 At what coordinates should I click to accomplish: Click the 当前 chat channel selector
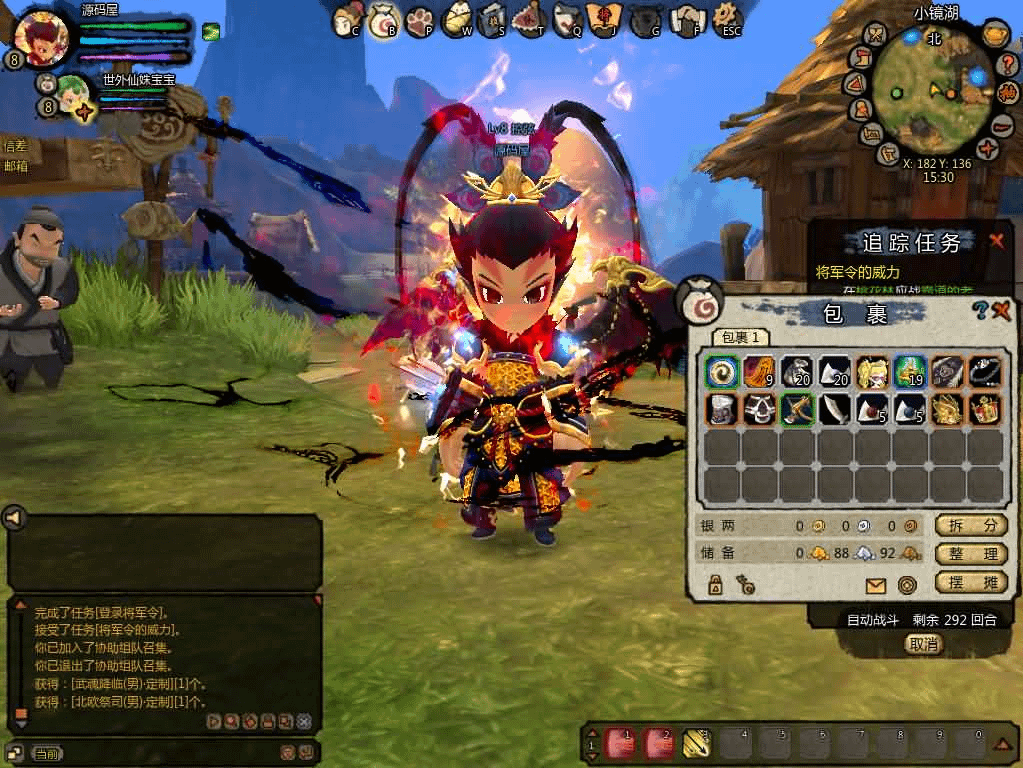[x=46, y=753]
